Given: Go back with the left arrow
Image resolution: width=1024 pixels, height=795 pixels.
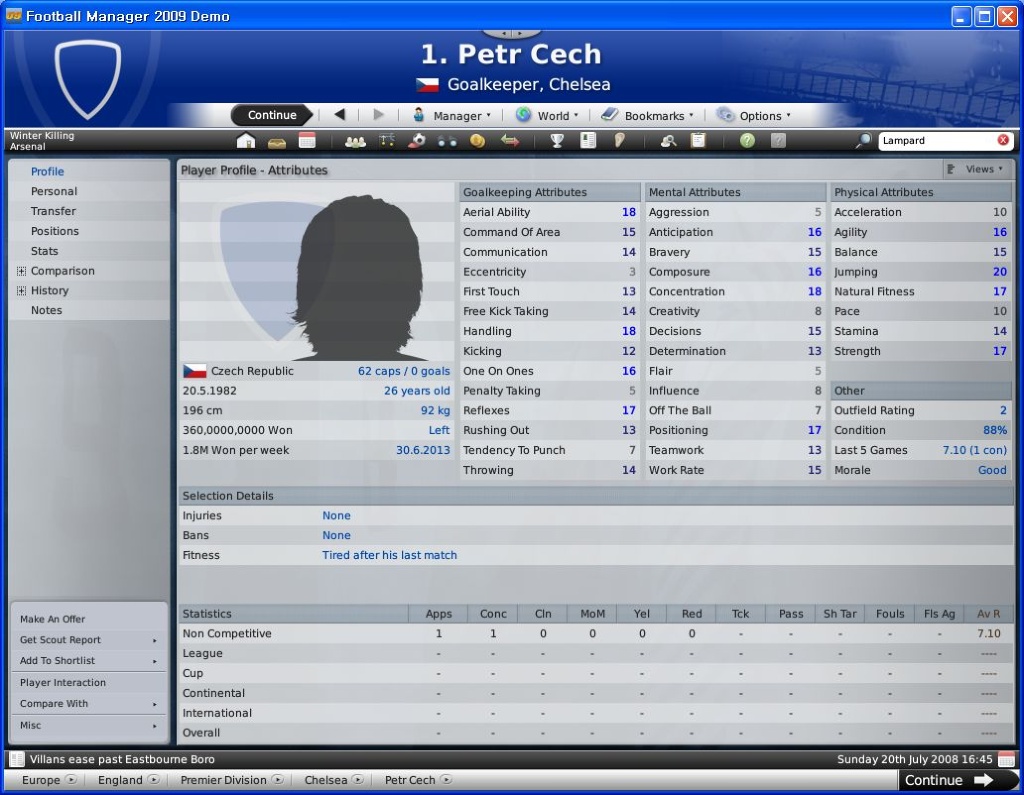Looking at the screenshot, I should [x=339, y=115].
